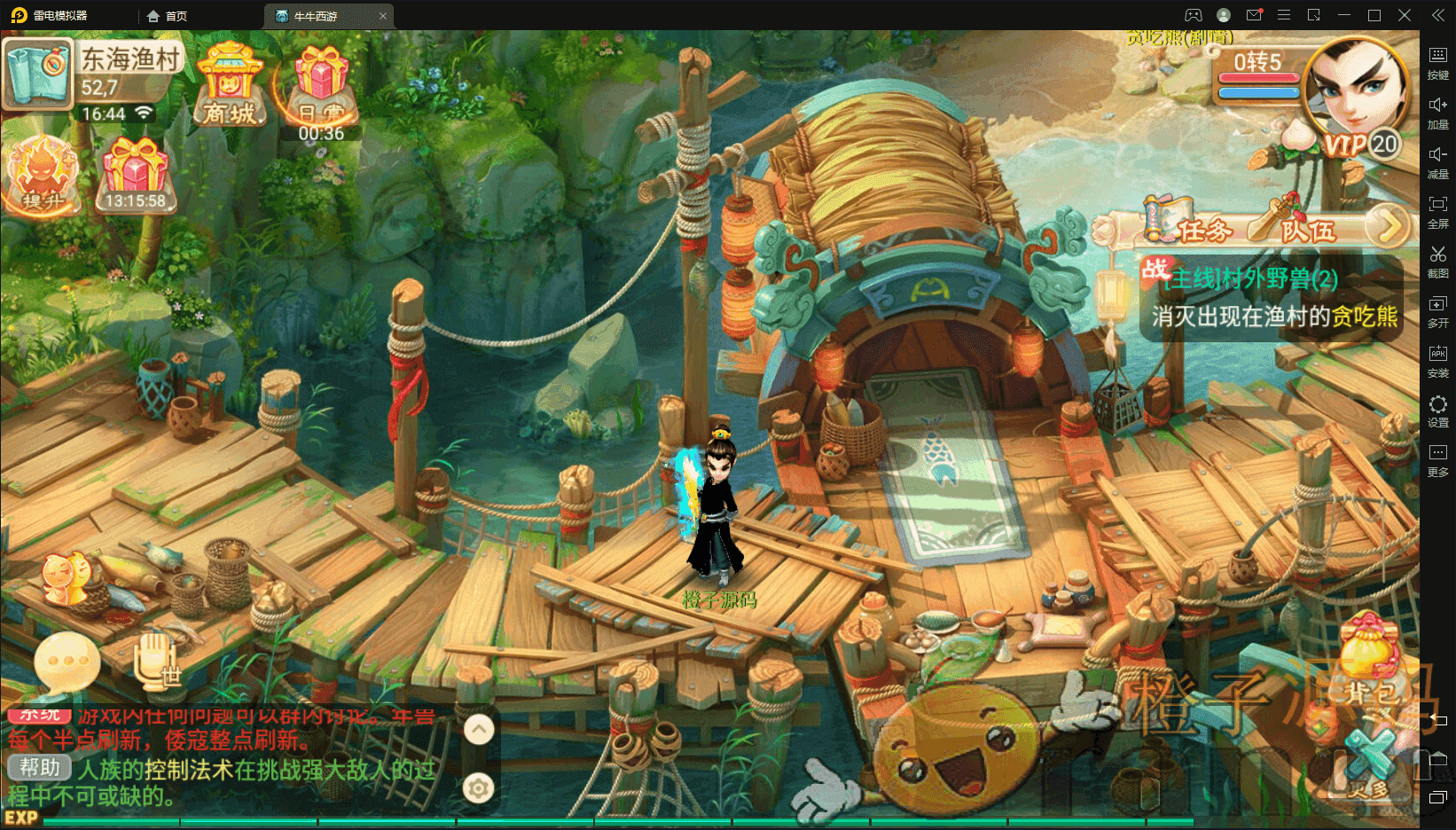Claim the timed gift box reward

[x=135, y=175]
